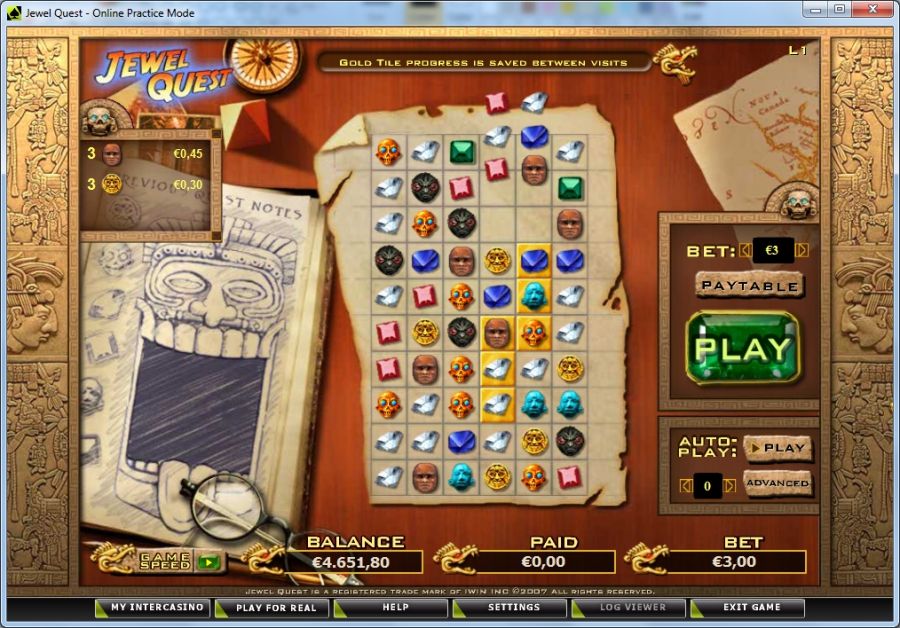Increase the bet amount with right arrow

pyautogui.click(x=802, y=250)
